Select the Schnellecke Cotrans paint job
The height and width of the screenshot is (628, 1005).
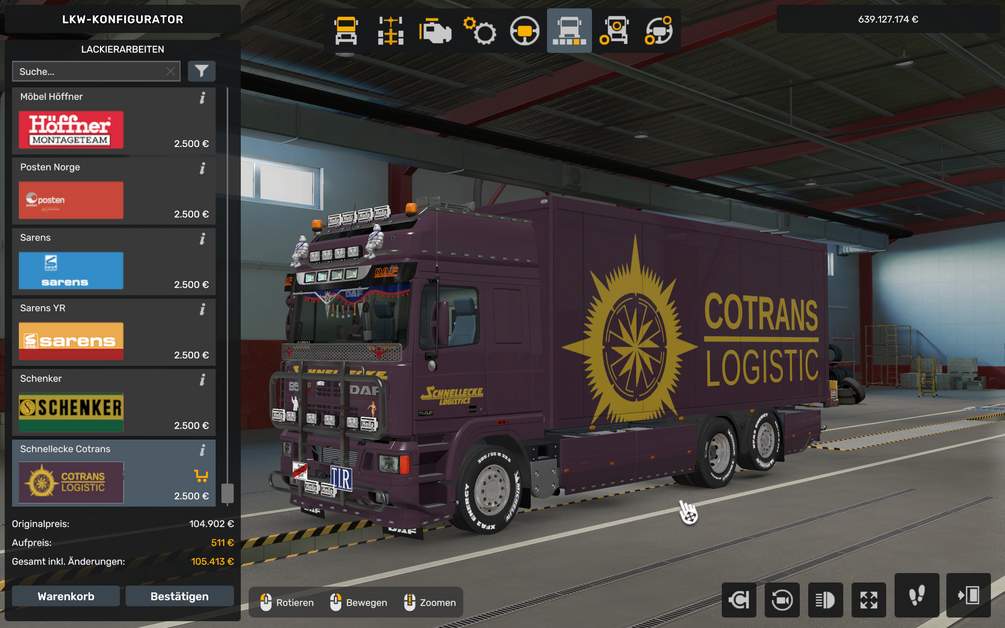(72, 482)
